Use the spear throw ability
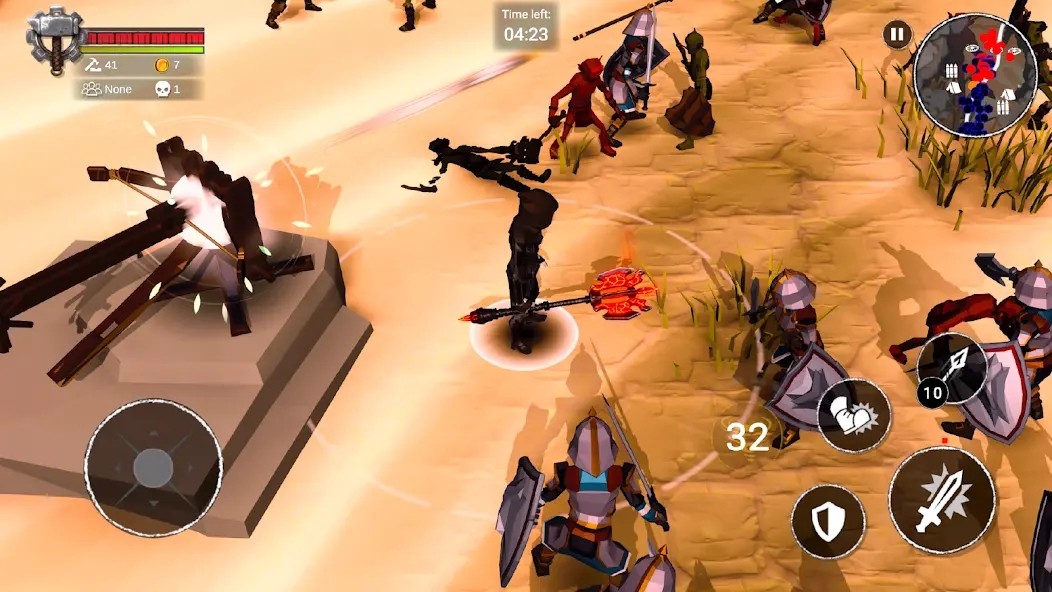Viewport: 1052px width, 592px height. pyautogui.click(x=953, y=367)
